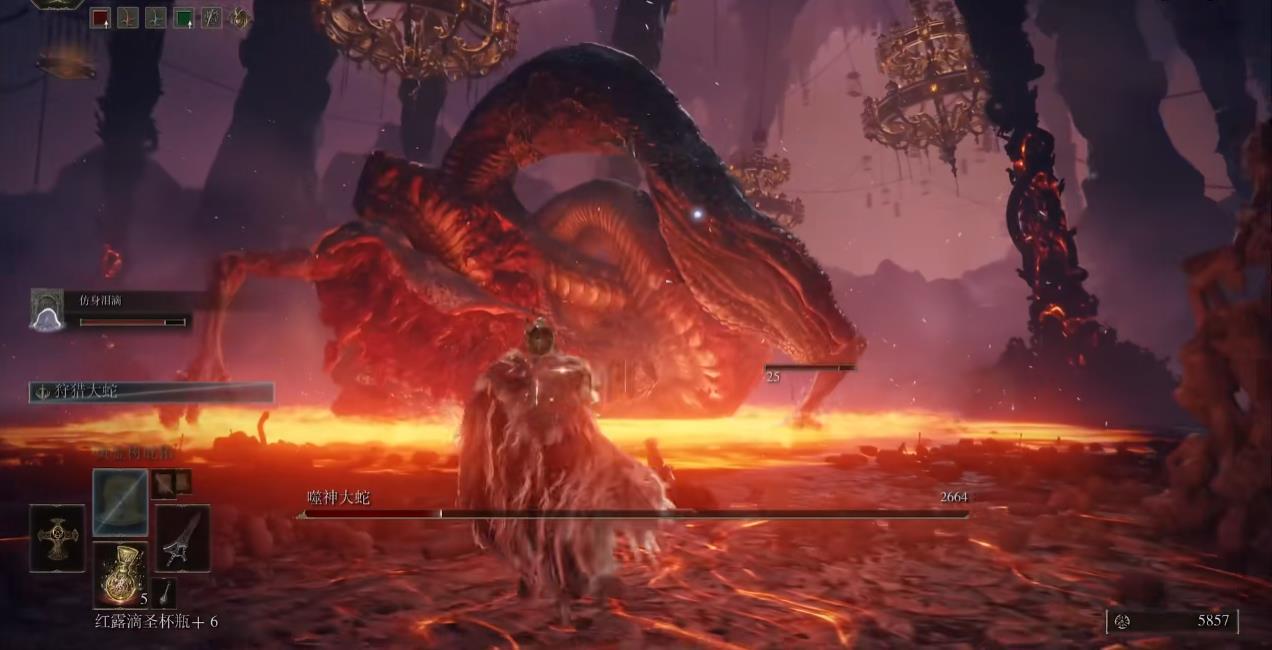This screenshot has width=1272, height=650.
Task: Choose the dimmed spell slot above the flask
Action: click(x=120, y=502)
